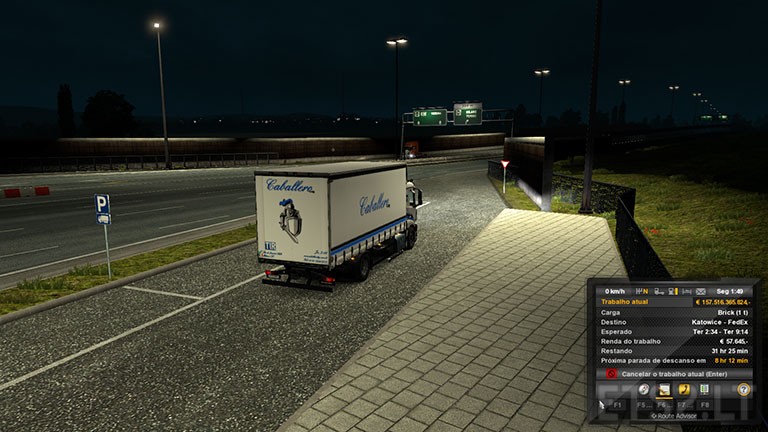Cancel the current job (Cancelar o trabalho atual)
768x432 pixels.
(672, 373)
